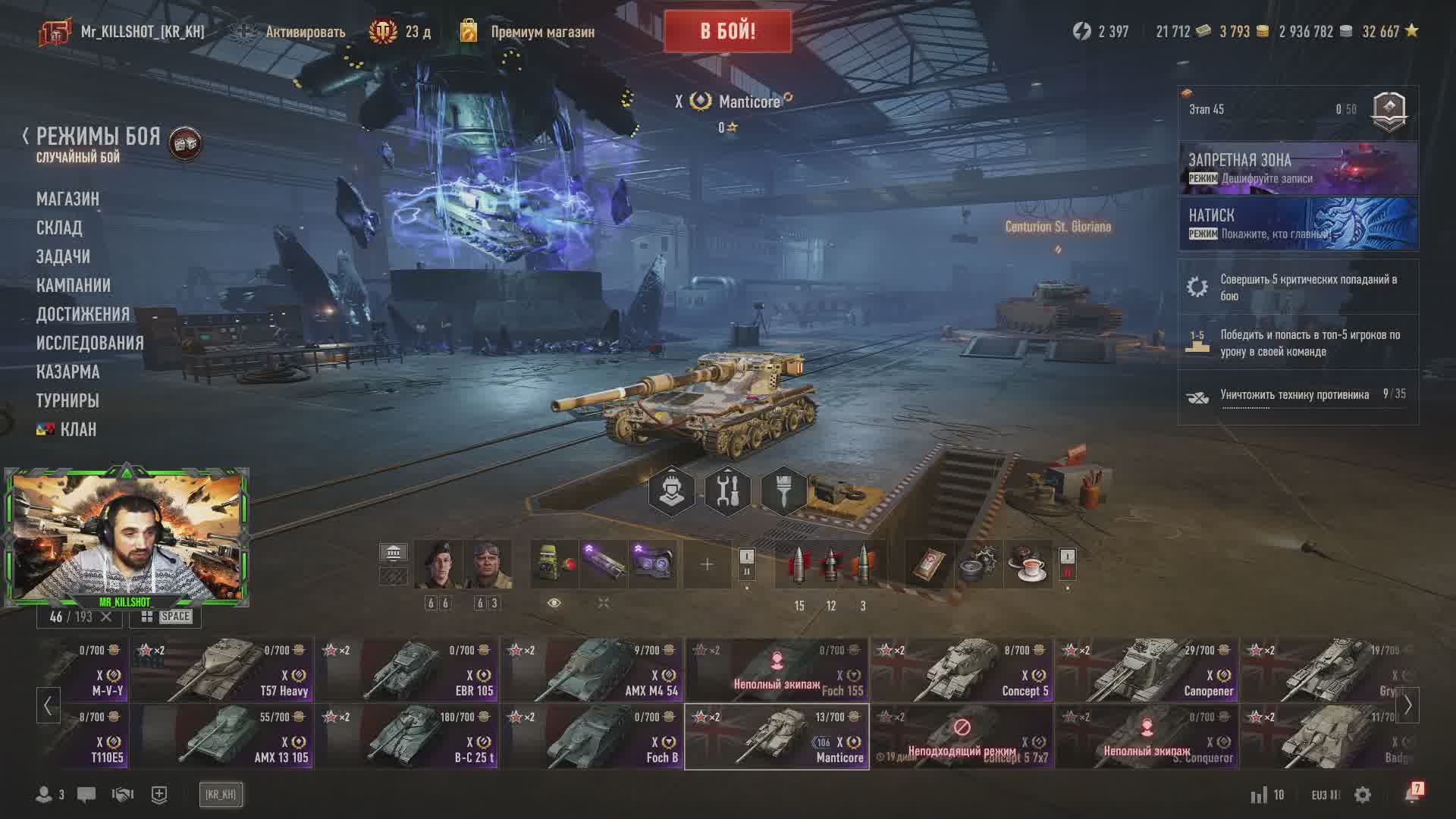Open the НАТИСК mode banner
The image size is (1456, 819).
coord(1298,224)
